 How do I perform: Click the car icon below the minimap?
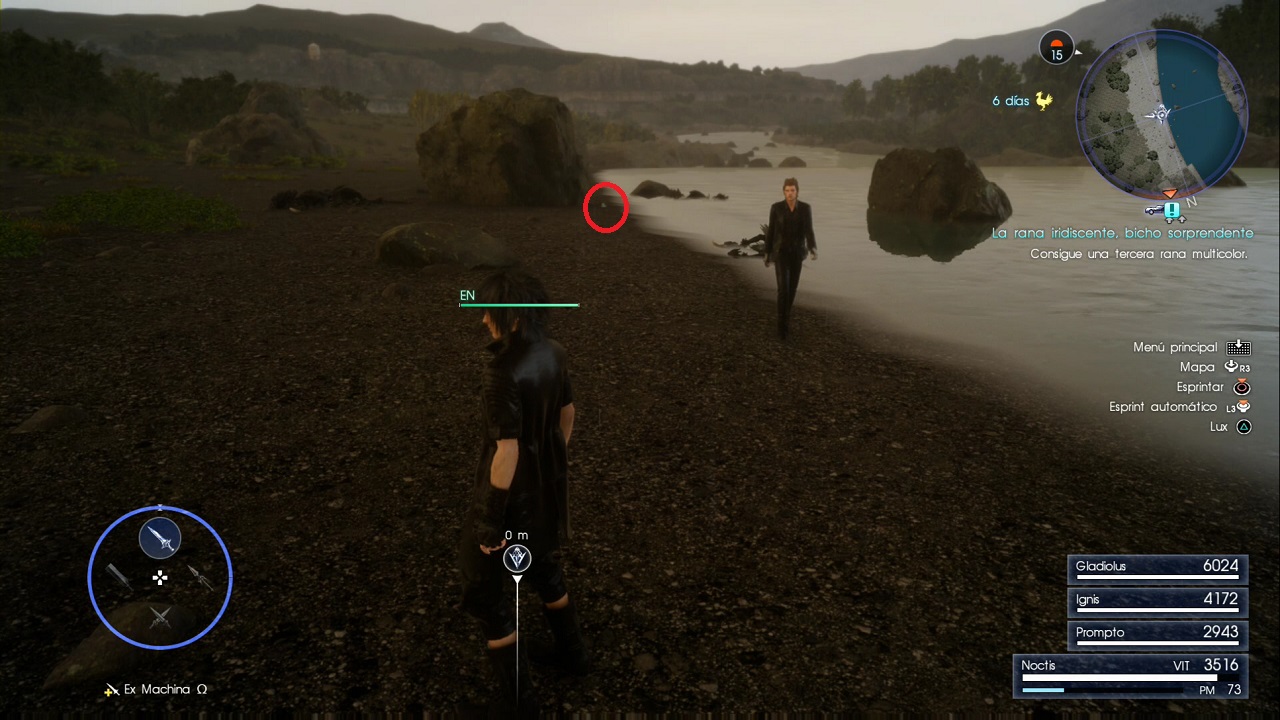point(1153,211)
